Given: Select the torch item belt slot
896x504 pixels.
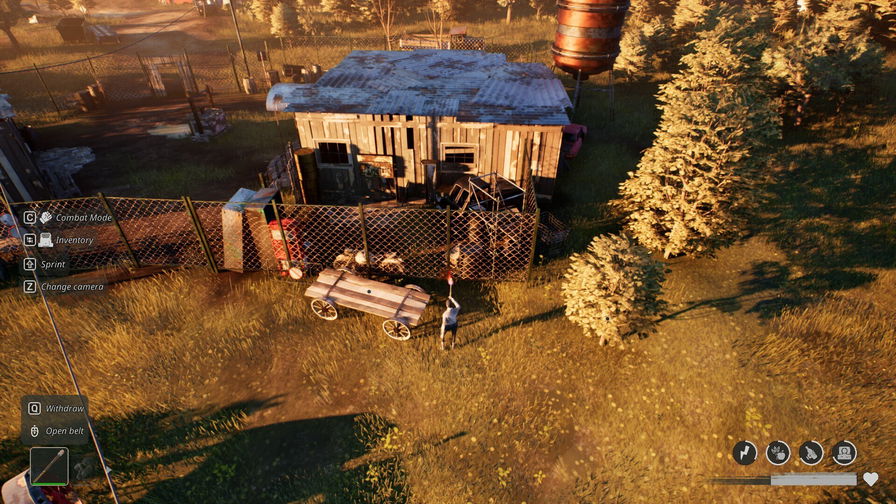Looking at the screenshot, I should [x=49, y=466].
